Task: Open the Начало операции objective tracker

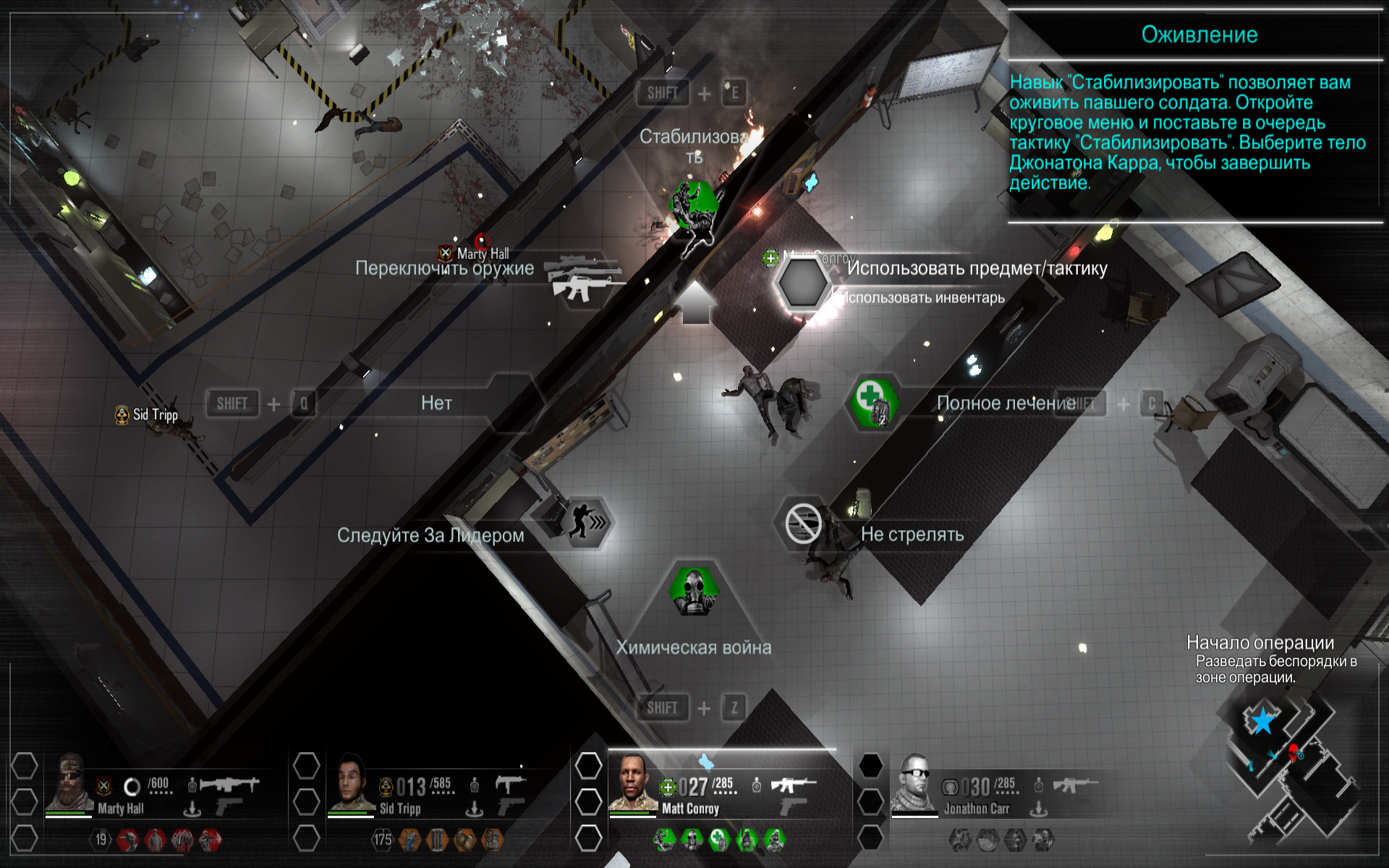Action: click(1260, 643)
